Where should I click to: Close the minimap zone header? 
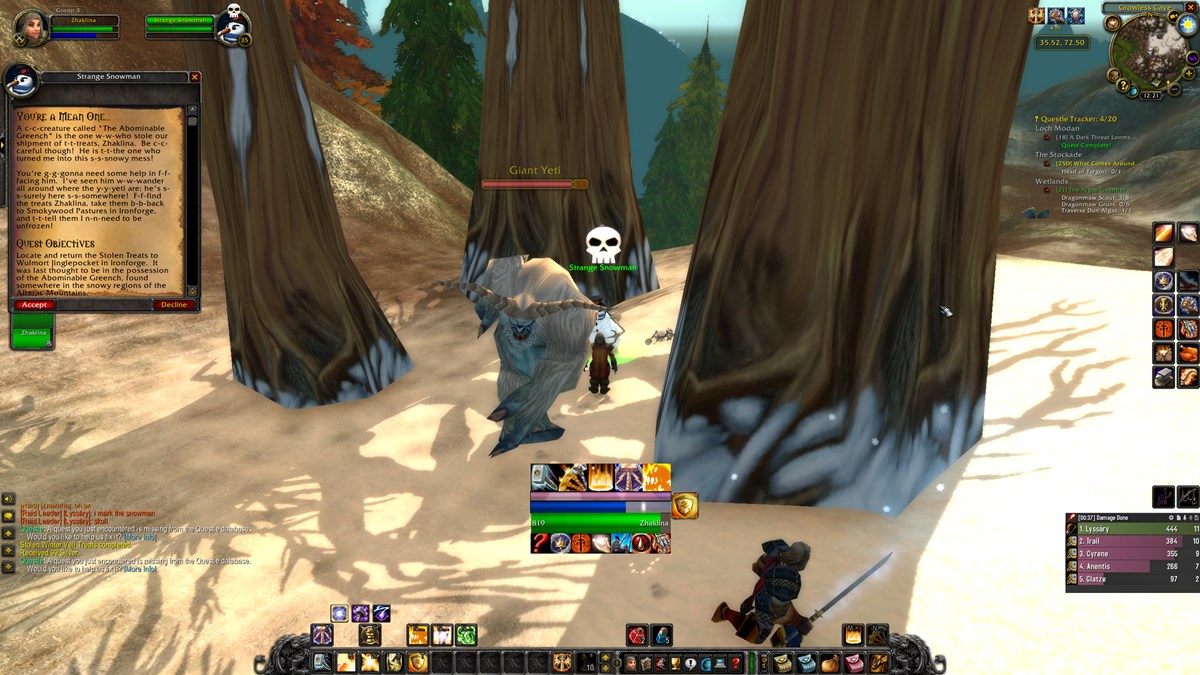pyautogui.click(x=1191, y=7)
